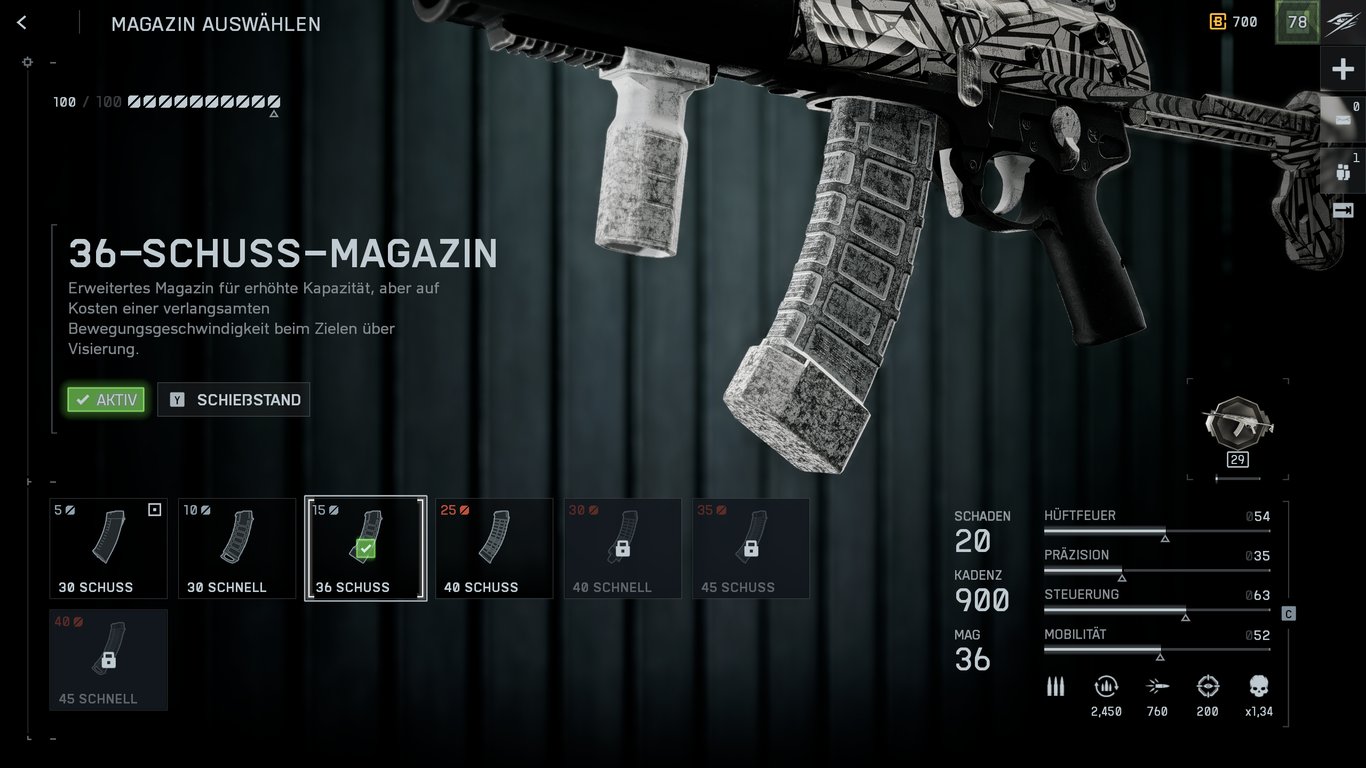Go back using the top-left arrow

tap(22, 23)
